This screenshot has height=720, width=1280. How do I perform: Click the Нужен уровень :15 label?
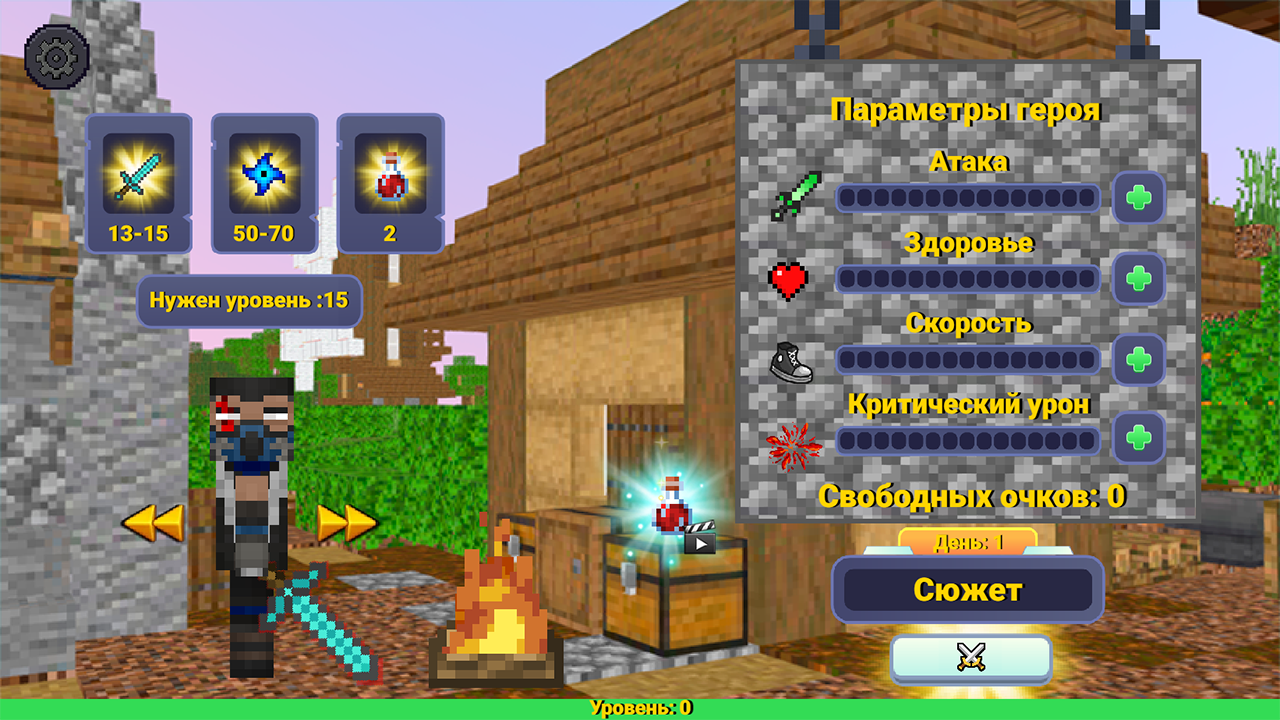tap(248, 299)
